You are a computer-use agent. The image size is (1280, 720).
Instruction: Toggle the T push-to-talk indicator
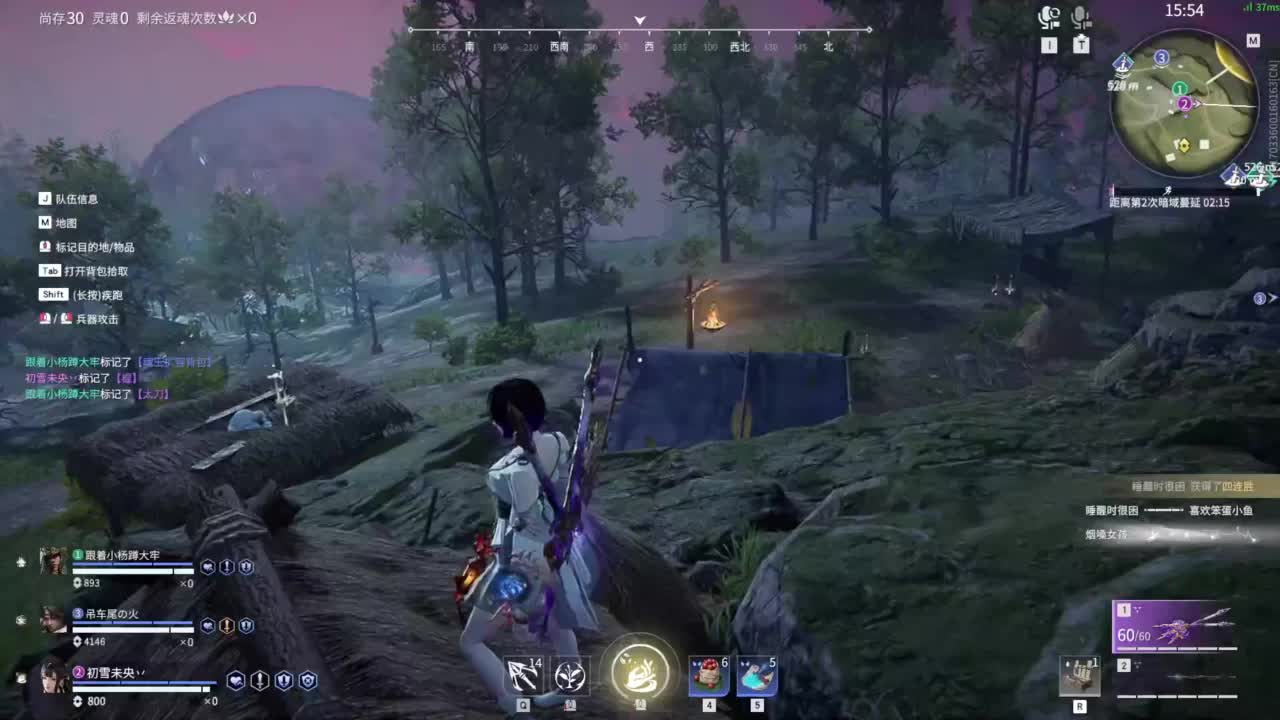tap(1081, 44)
